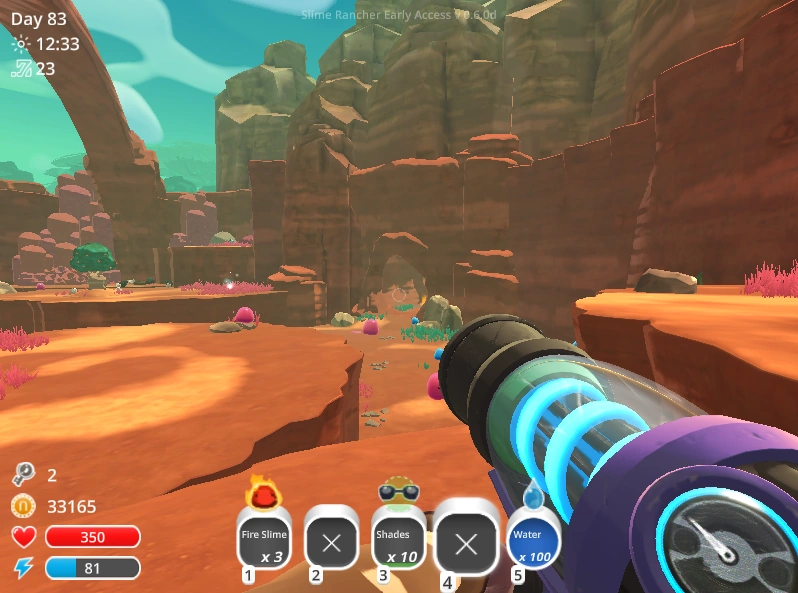Switch to the Water tank slot
Image resolution: width=798 pixels, height=593 pixels.
533,543
